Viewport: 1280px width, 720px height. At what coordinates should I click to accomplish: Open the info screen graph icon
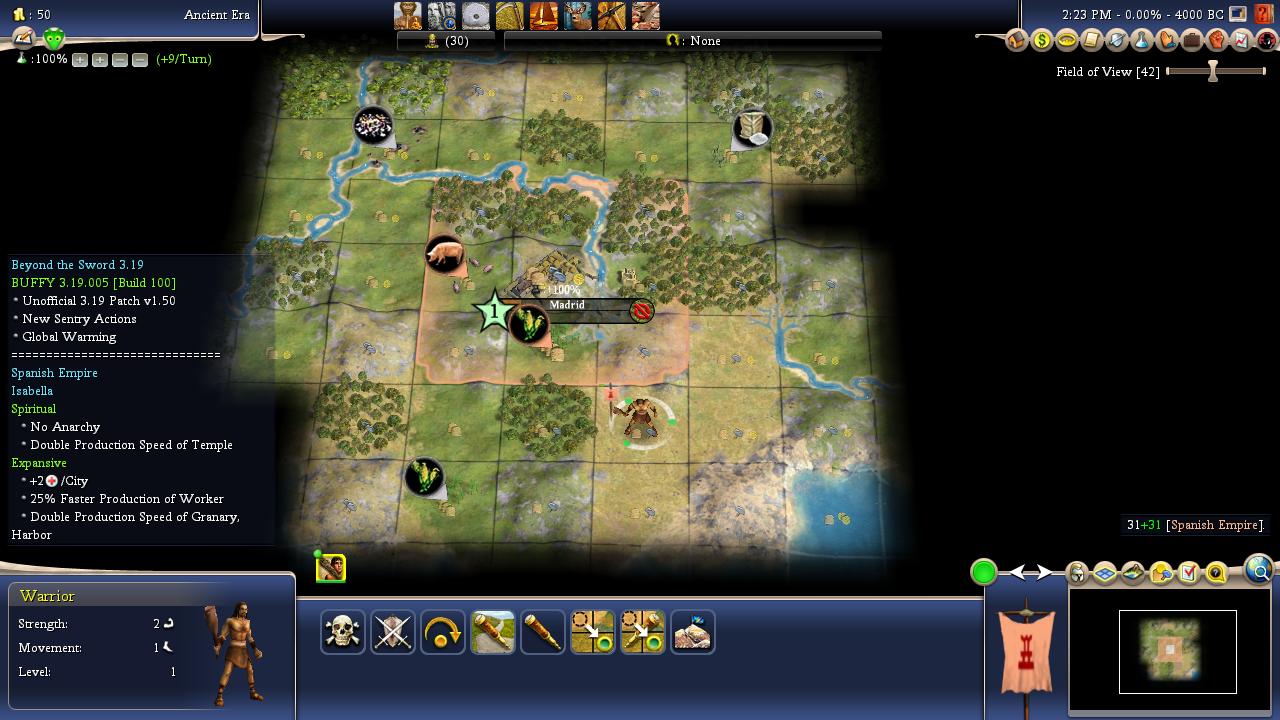click(1241, 41)
